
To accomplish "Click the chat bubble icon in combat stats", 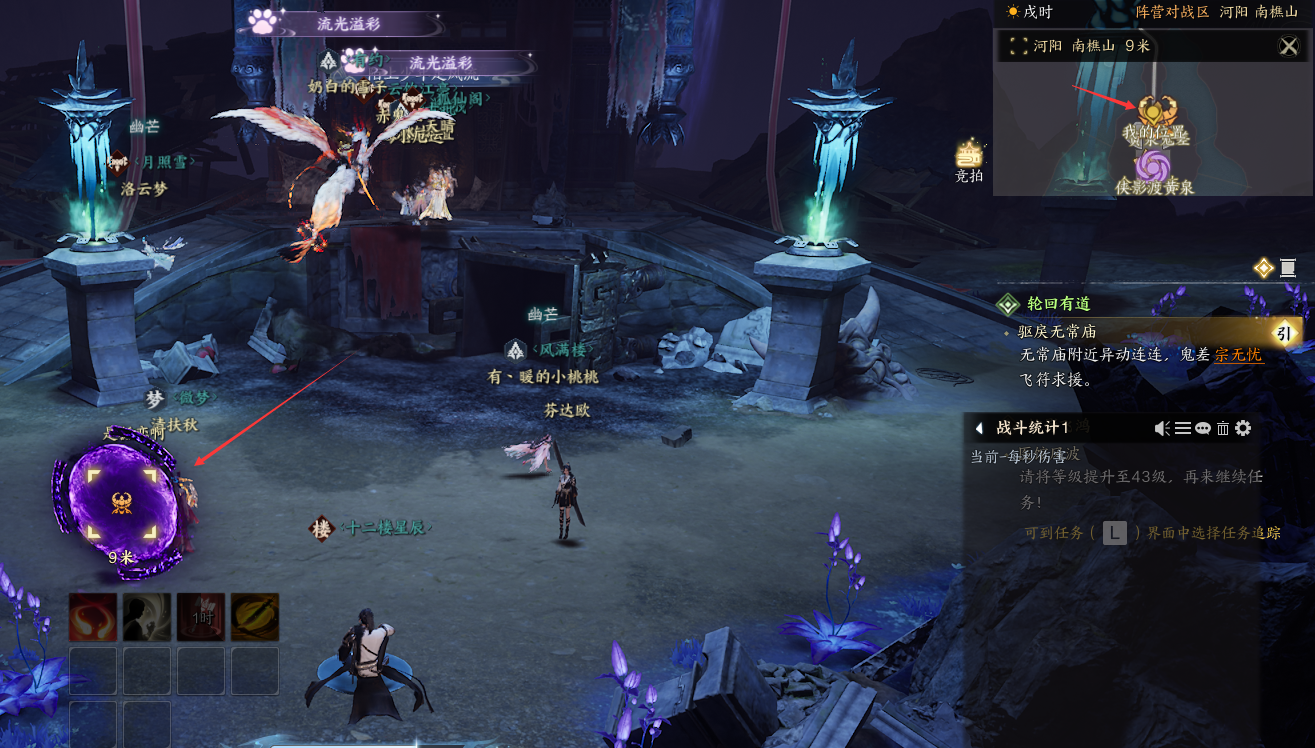I will [x=1203, y=428].
